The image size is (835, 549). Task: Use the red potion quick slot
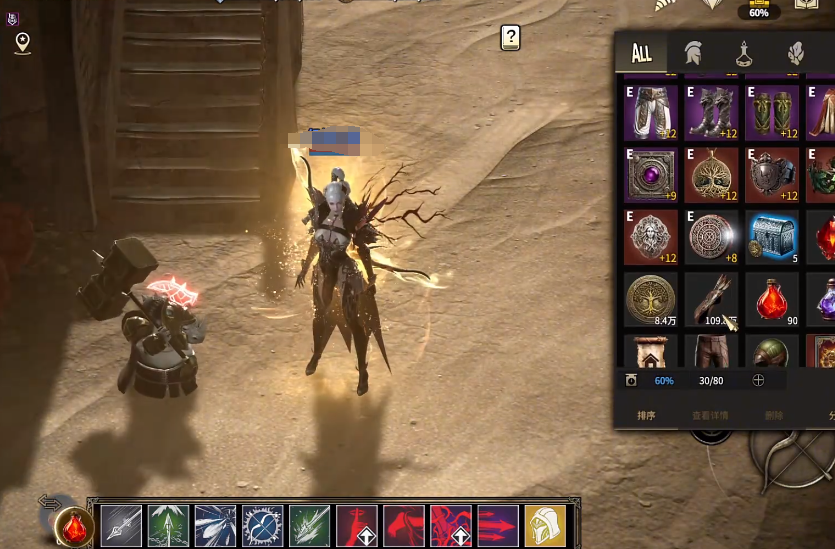point(75,526)
